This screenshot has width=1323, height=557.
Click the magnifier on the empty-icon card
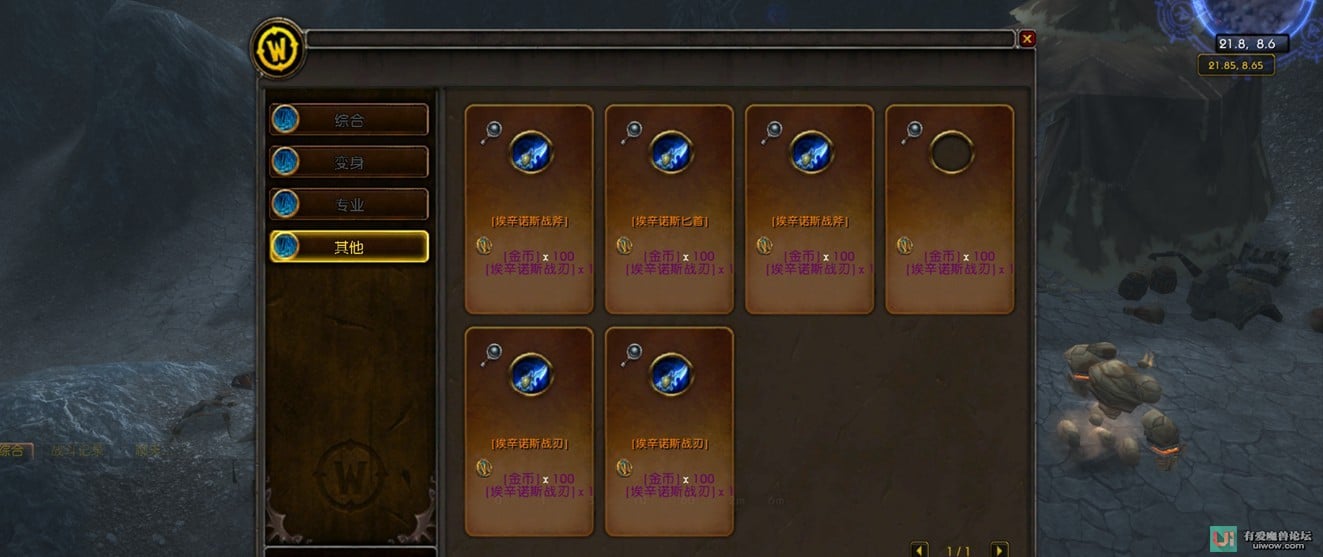pyautogui.click(x=911, y=130)
